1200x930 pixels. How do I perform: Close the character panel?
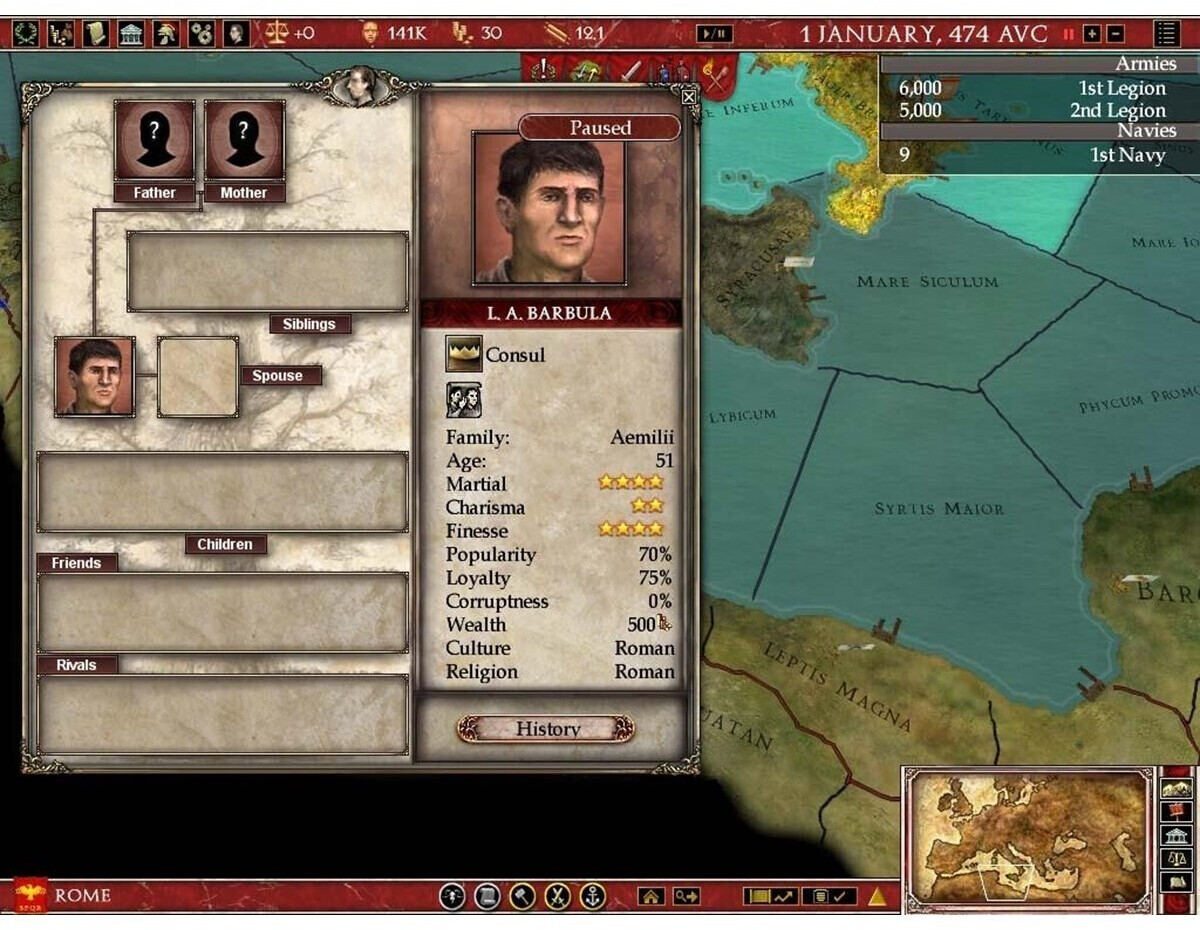point(689,97)
